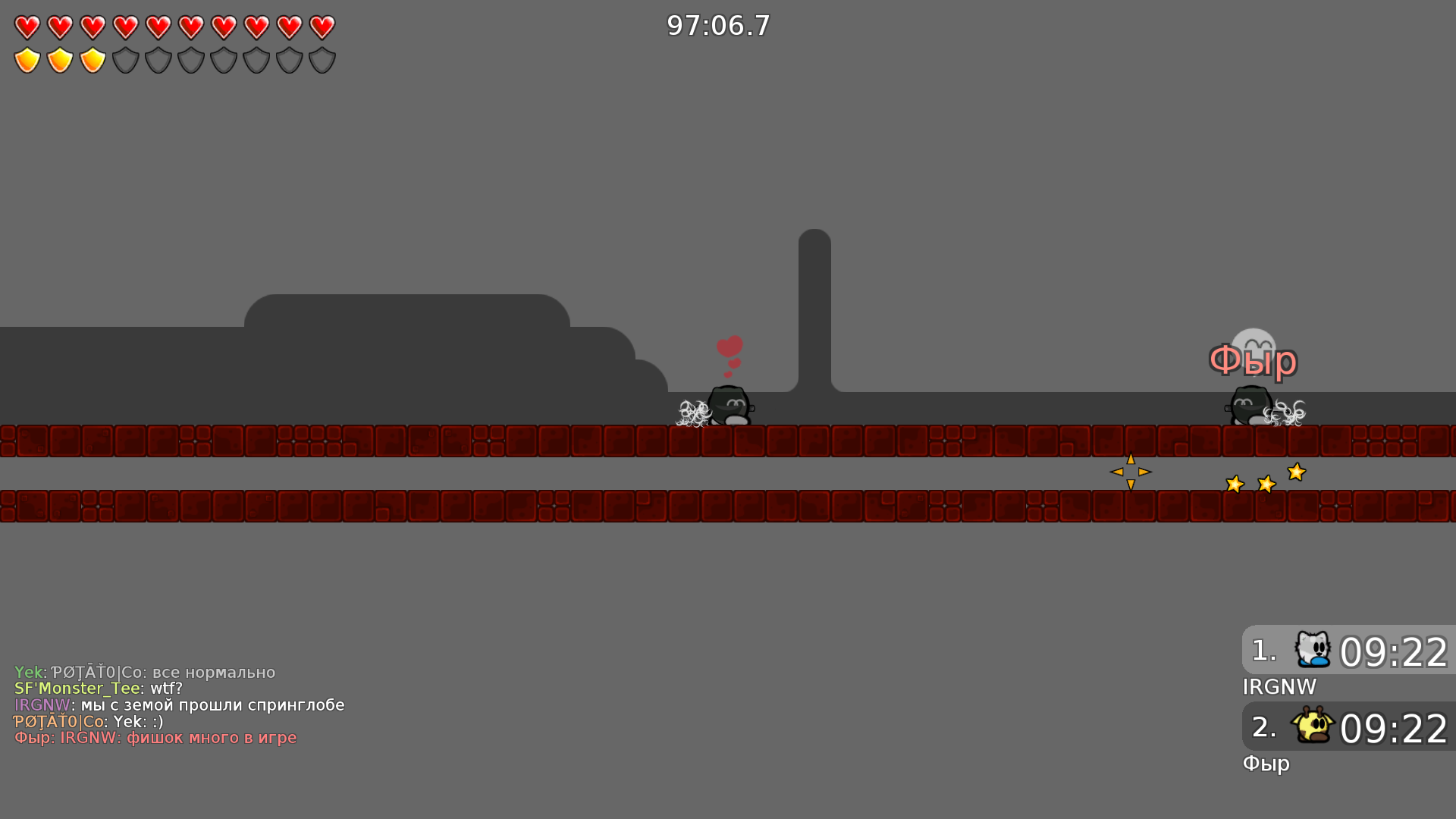1456x819 pixels.
Task: Click the first red heart in the health bar
Action: click(x=27, y=28)
